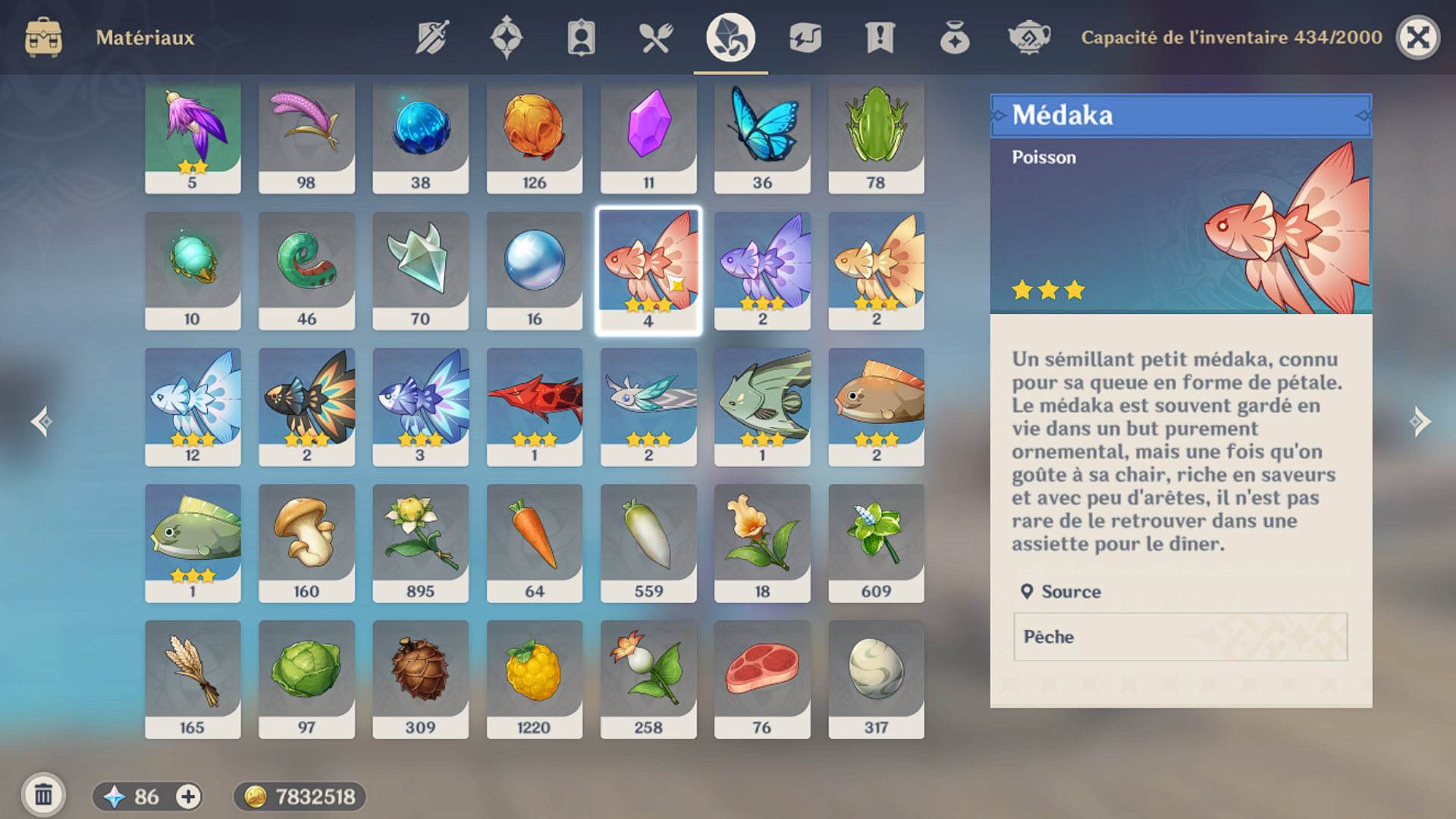
Task: Open the Artifacts tab
Action: tap(507, 37)
